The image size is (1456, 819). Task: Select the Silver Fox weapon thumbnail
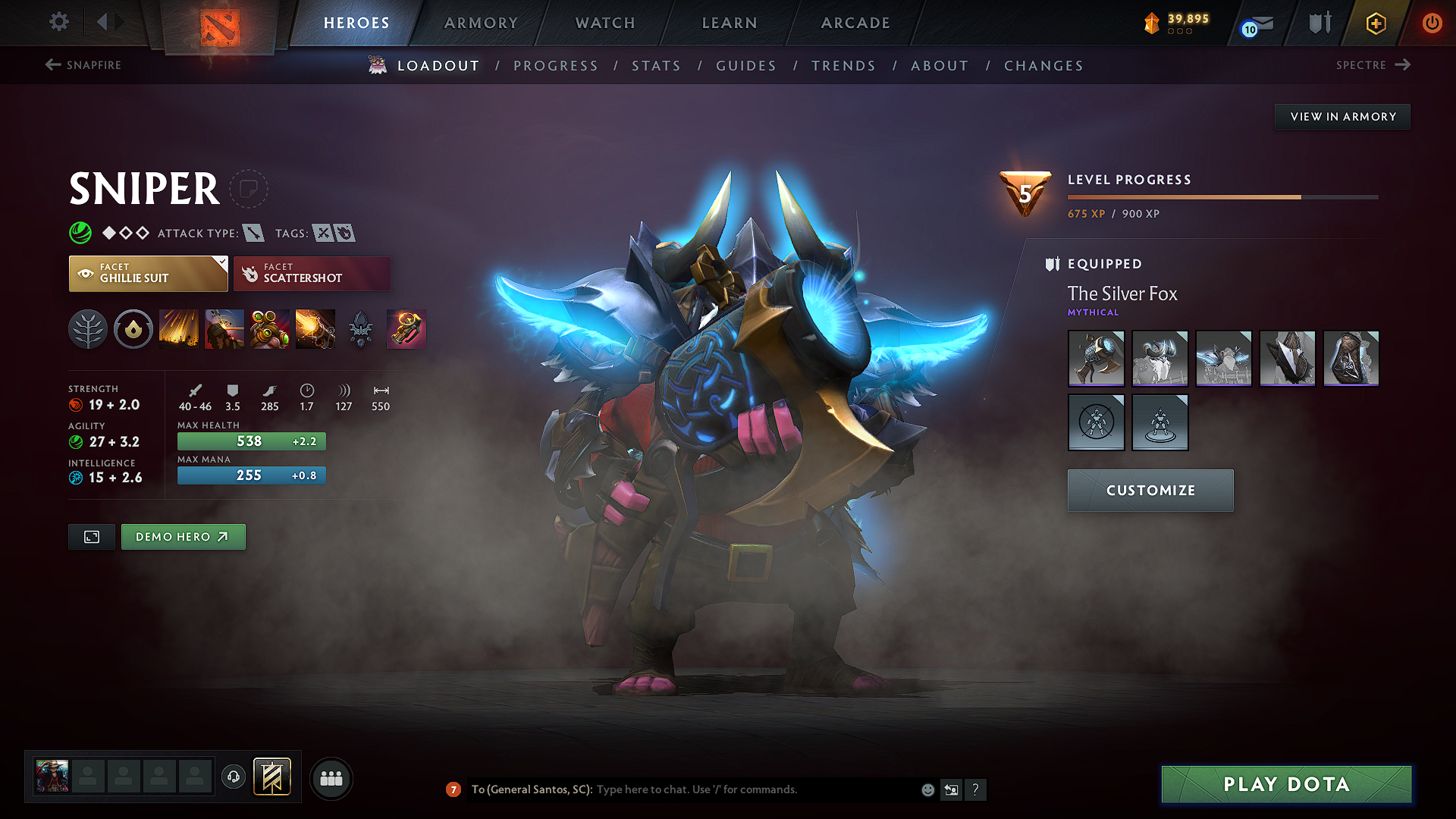(1096, 359)
